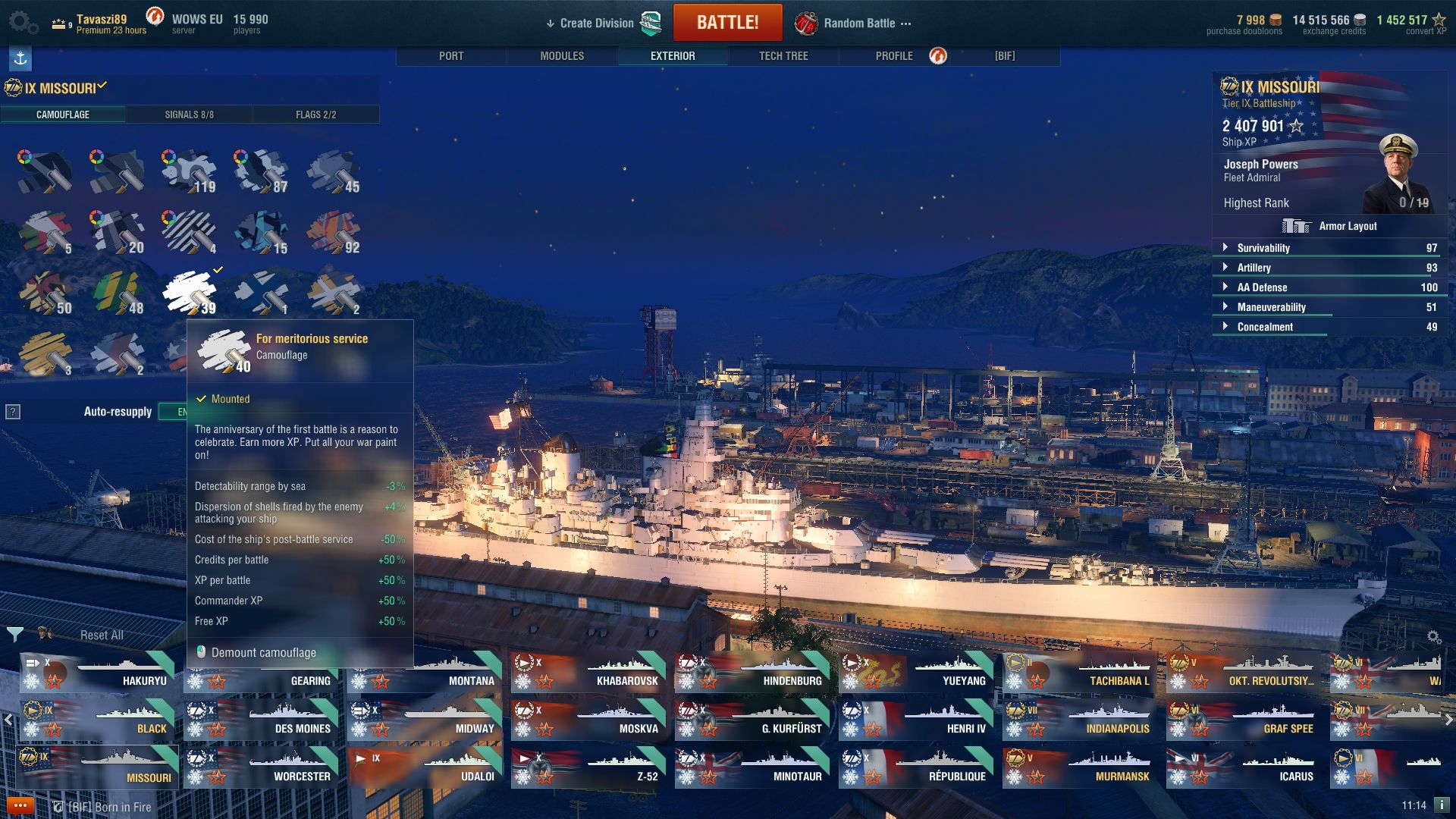Select Montana in the ship carousel
Viewport: 1456px width, 819px height.
(425, 673)
